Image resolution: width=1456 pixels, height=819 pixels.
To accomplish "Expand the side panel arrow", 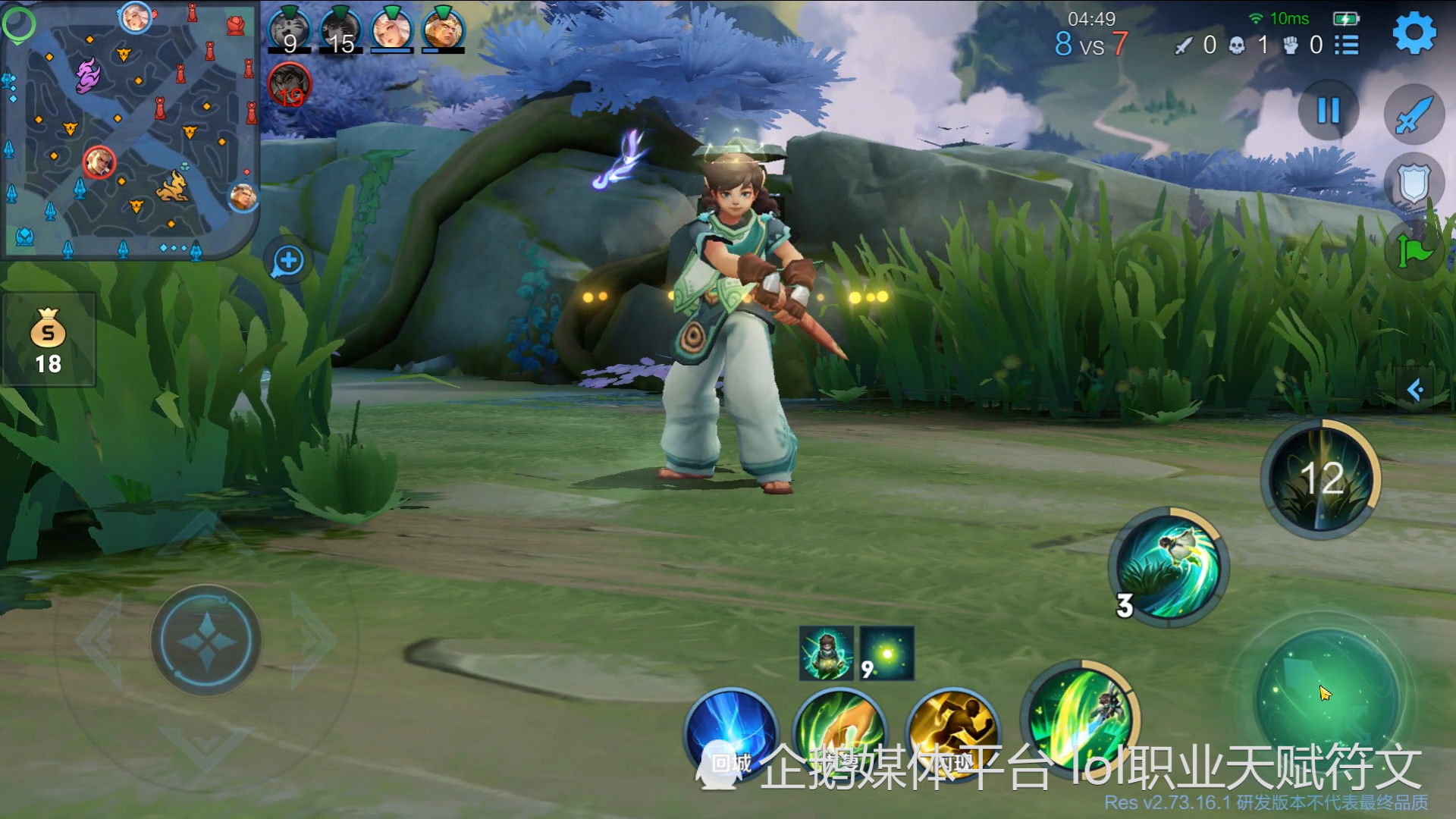I will [1415, 391].
